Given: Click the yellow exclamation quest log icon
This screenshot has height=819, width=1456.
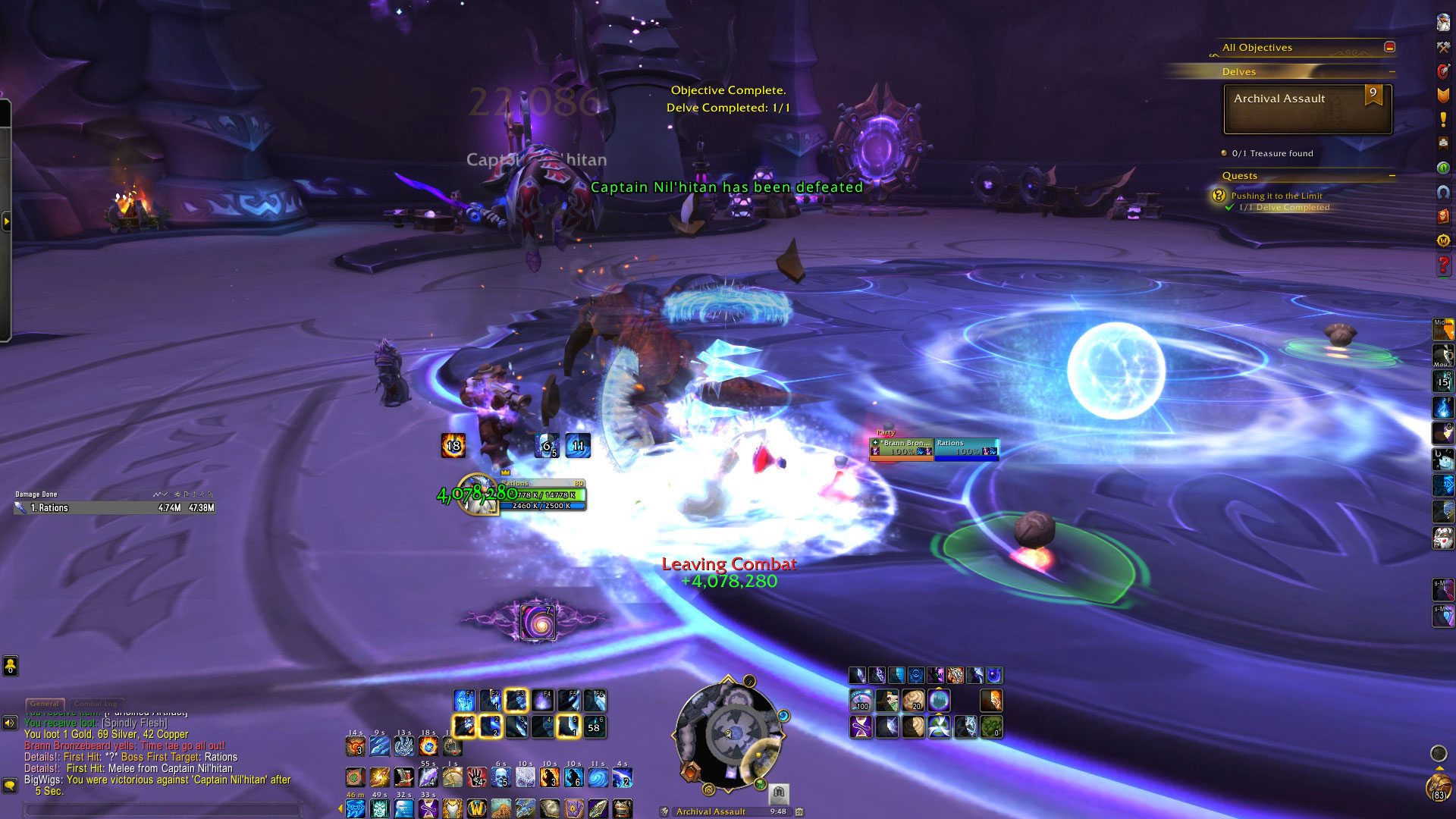Looking at the screenshot, I should pos(1443,120).
